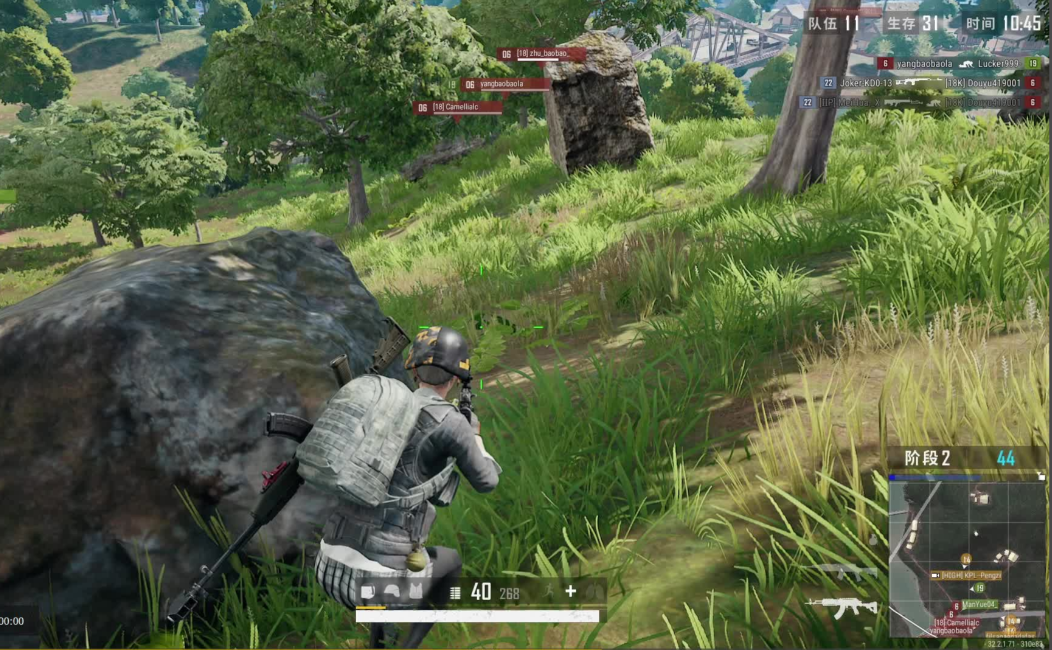Screen dimensions: 1052x650
Task: Select the zhu_baobao player name tag
Action: (x=541, y=54)
